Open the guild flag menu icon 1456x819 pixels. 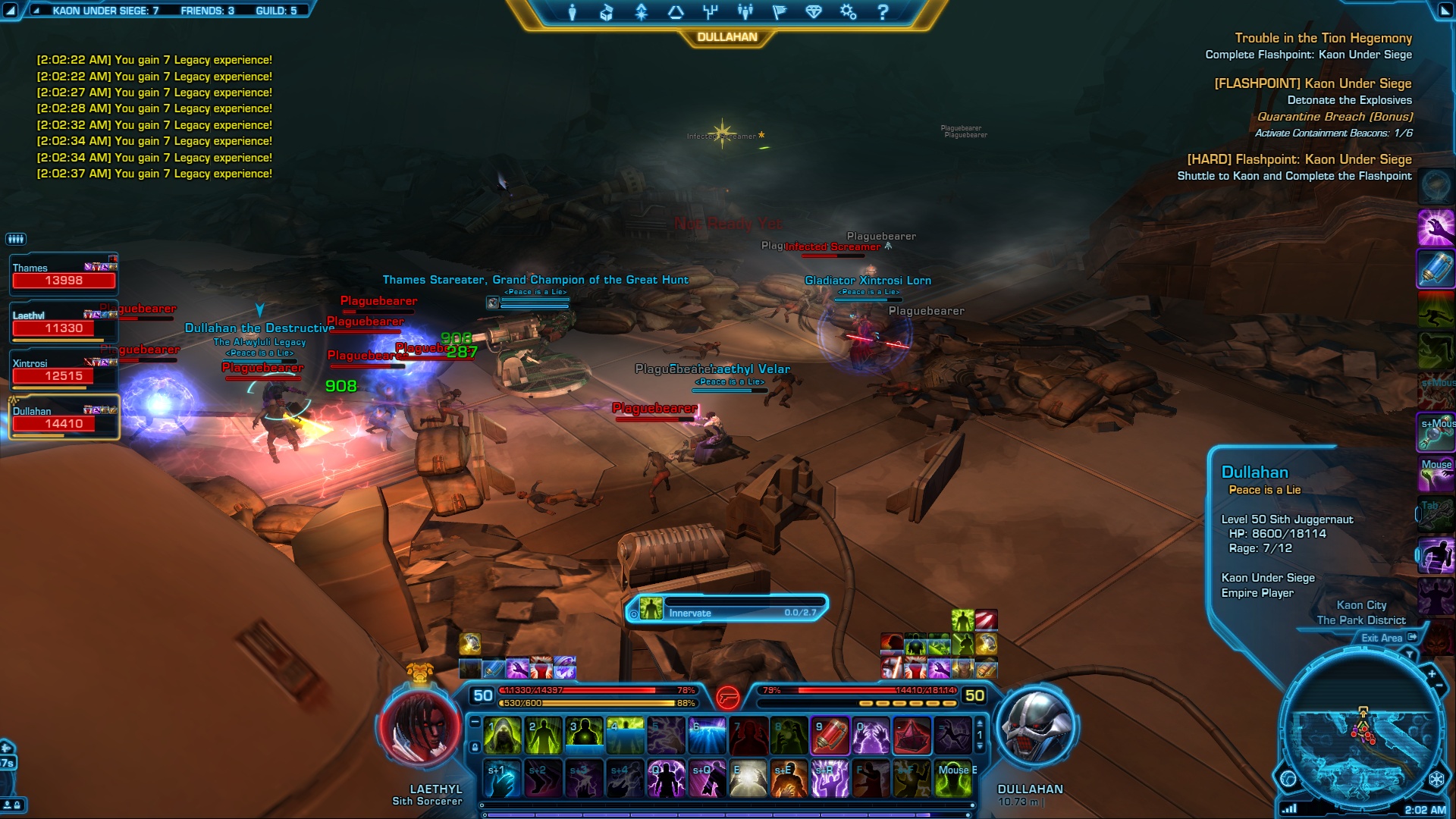point(779,12)
